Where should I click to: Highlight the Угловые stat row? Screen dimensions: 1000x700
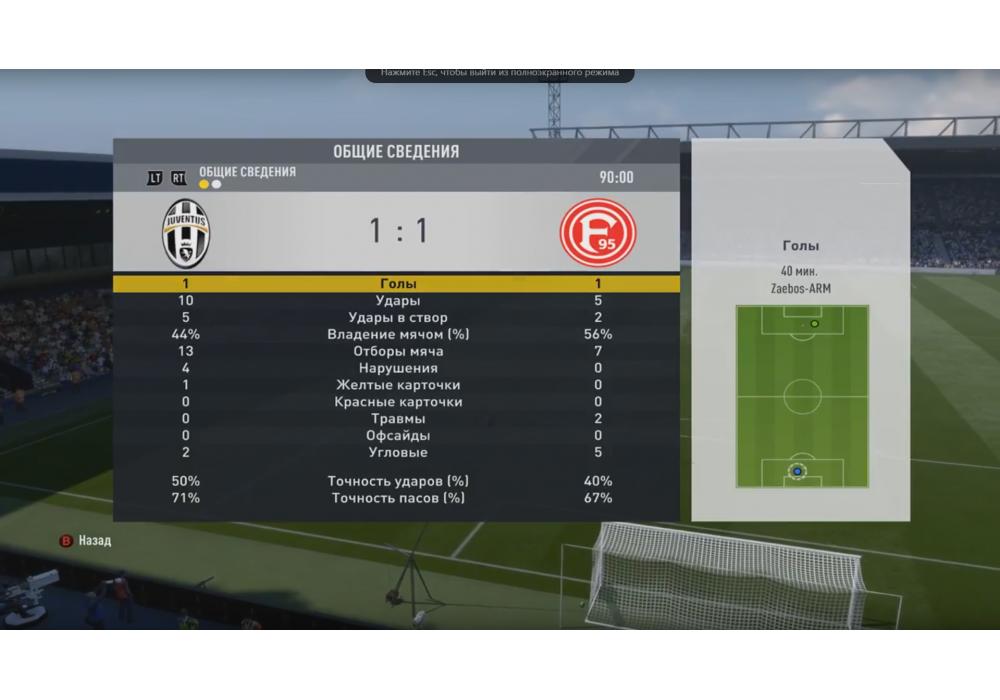click(397, 453)
